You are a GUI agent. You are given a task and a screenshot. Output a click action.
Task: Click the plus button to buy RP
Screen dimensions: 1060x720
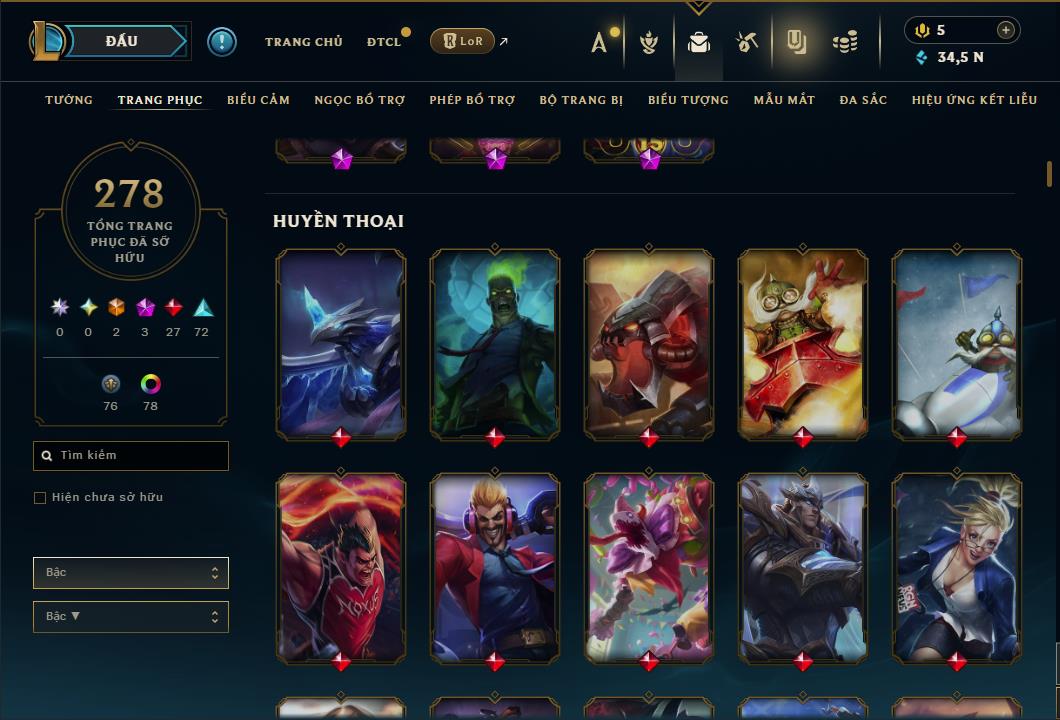[x=1006, y=30]
